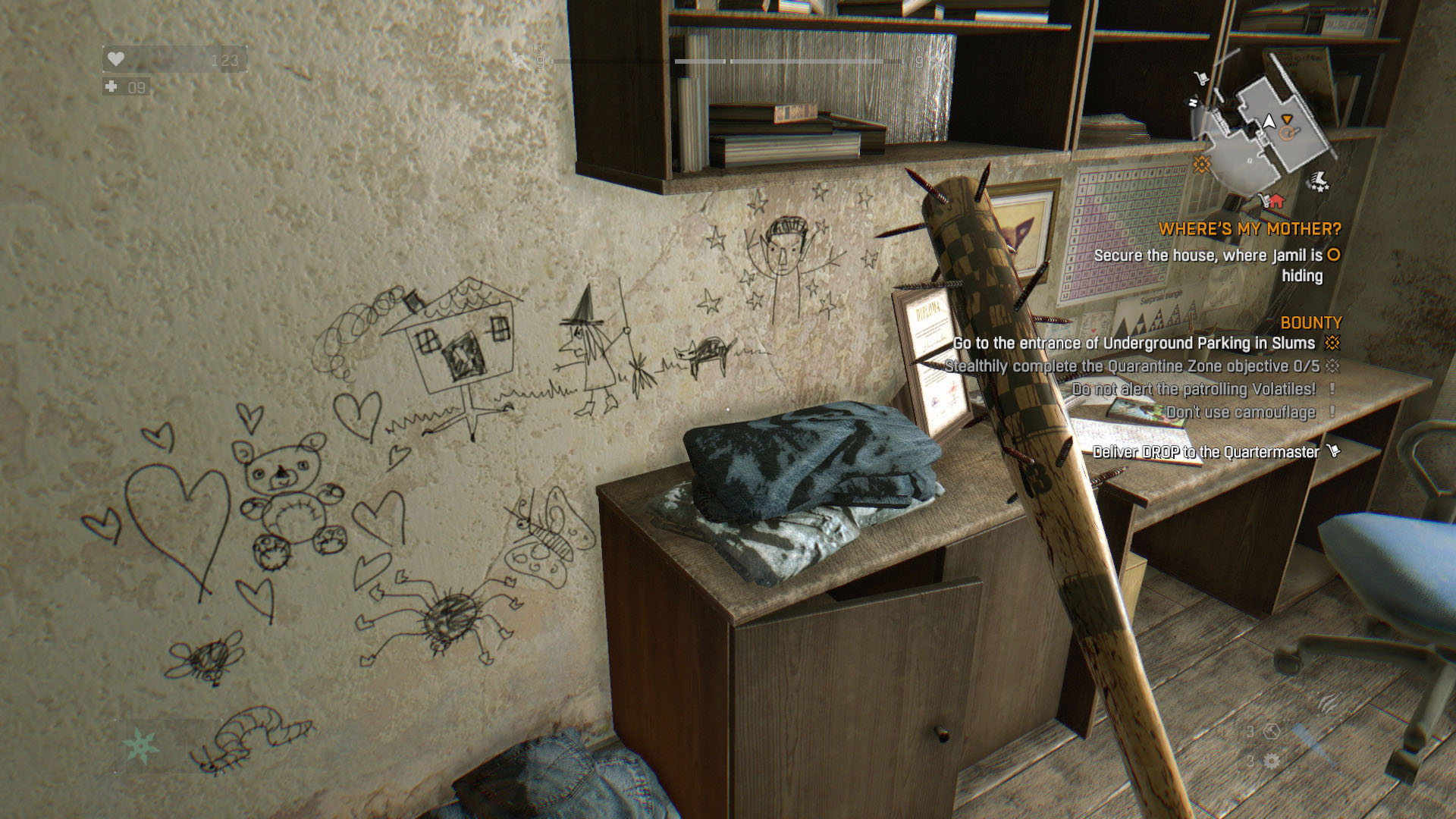Viewport: 1456px width, 819px height.
Task: Select the Do not alert Volatiles objective
Action: pyautogui.click(x=1194, y=389)
